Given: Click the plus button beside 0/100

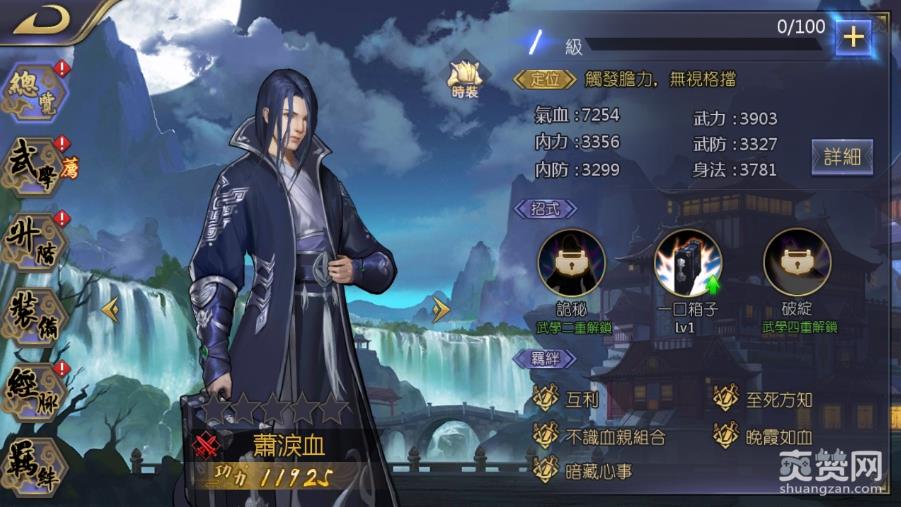Looking at the screenshot, I should click(x=853, y=37).
